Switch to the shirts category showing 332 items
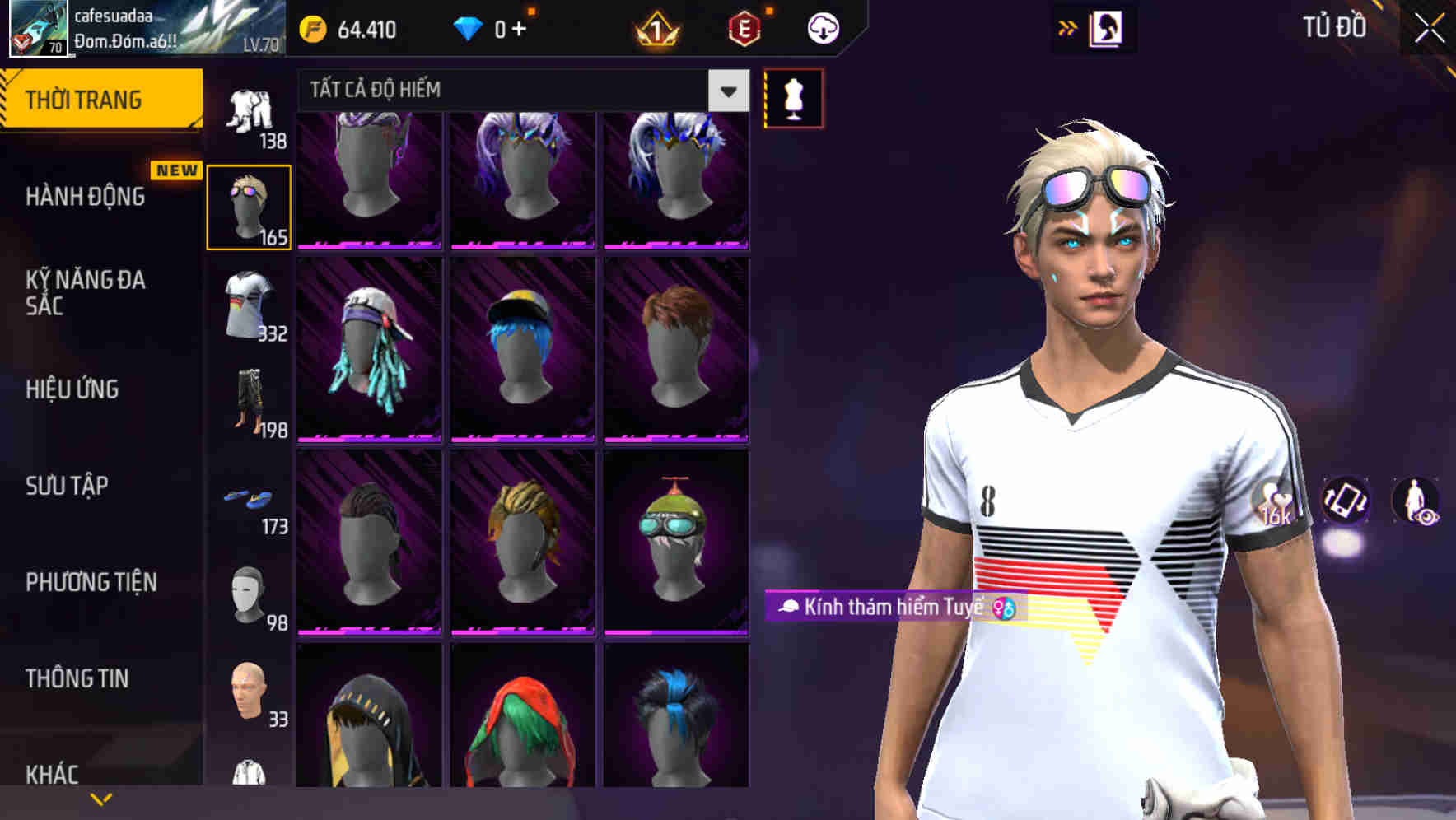1456x820 pixels. click(249, 305)
